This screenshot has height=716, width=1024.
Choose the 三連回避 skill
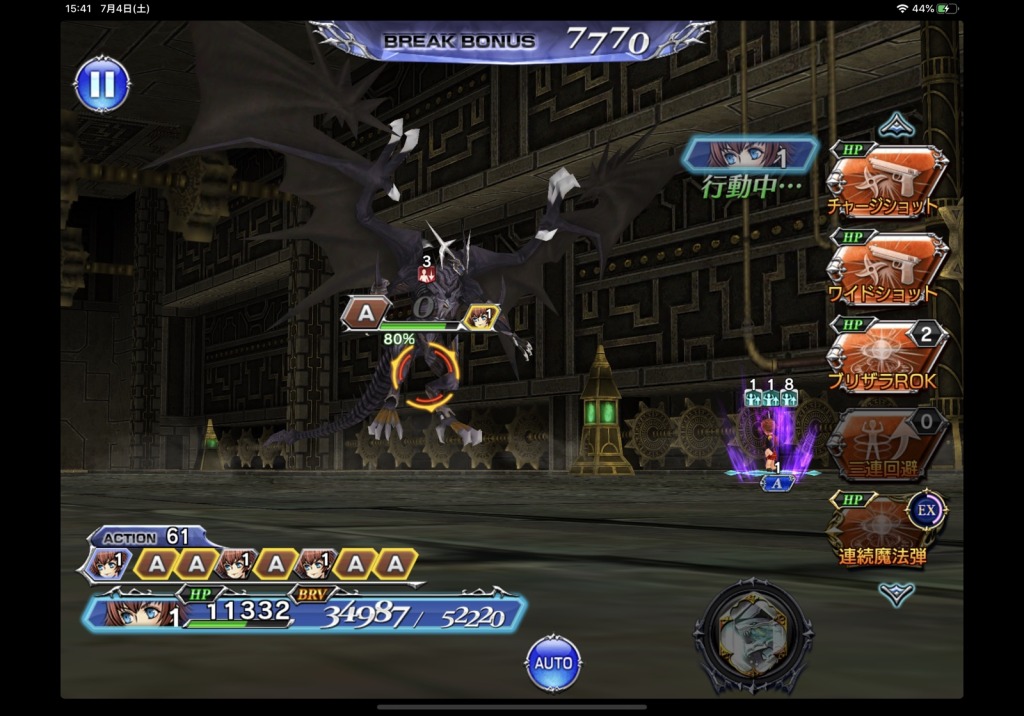885,442
